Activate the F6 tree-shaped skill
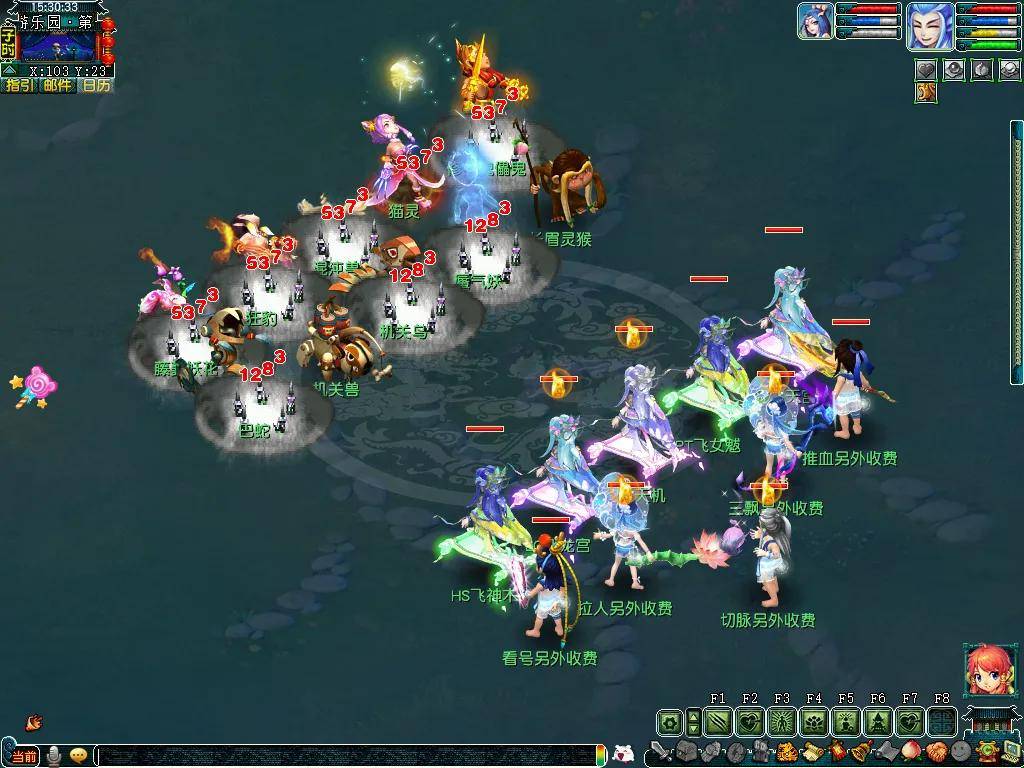The width and height of the screenshot is (1024, 768). 878,721
